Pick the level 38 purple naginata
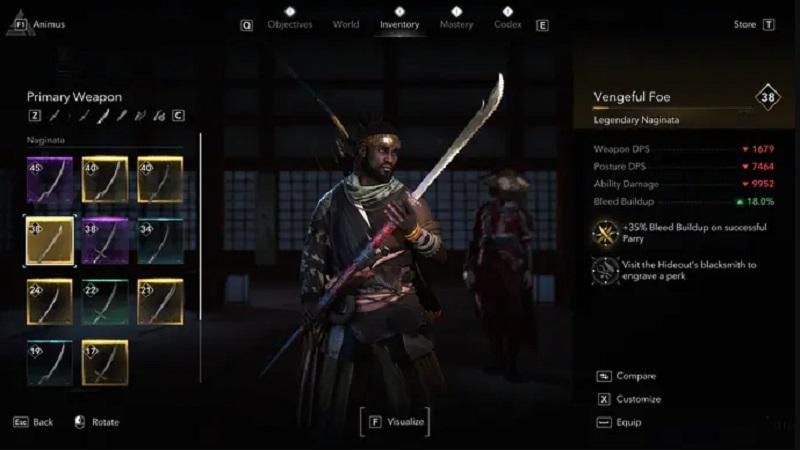This screenshot has height=450, width=800. point(105,240)
